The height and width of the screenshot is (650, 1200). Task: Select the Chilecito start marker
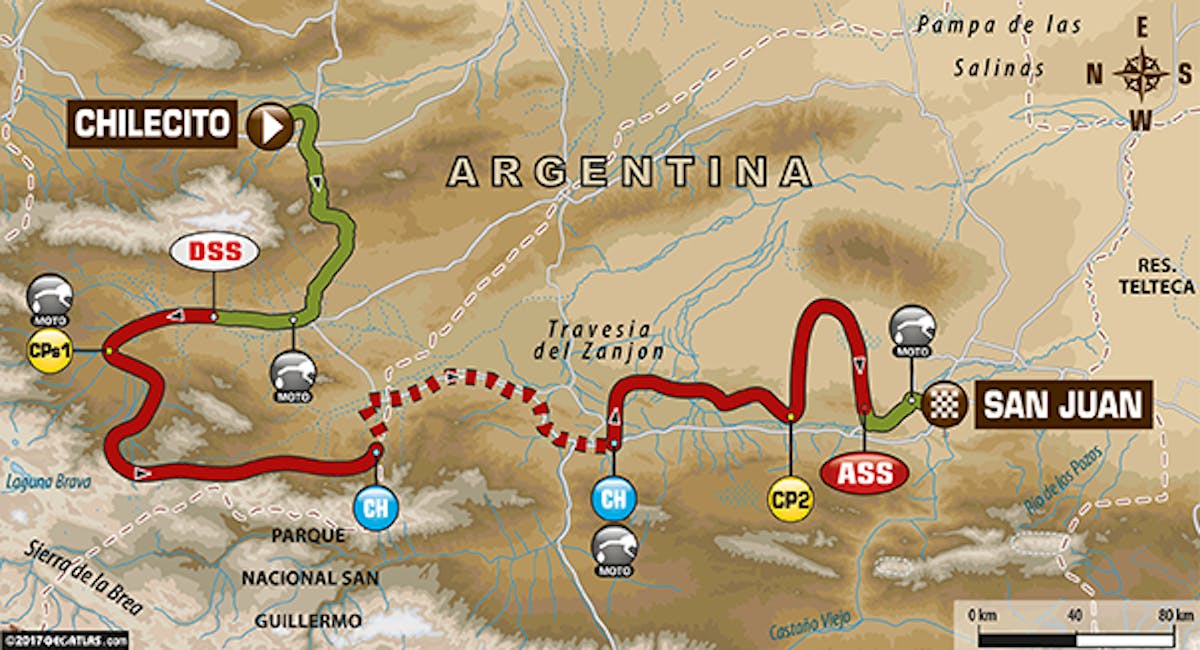click(x=270, y=125)
